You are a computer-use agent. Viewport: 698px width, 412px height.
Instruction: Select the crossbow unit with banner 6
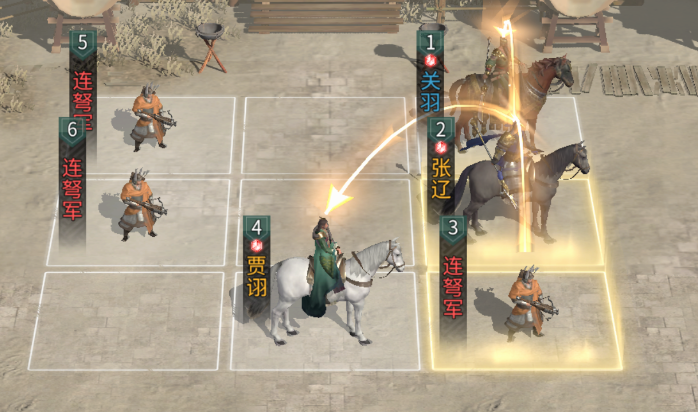139,204
